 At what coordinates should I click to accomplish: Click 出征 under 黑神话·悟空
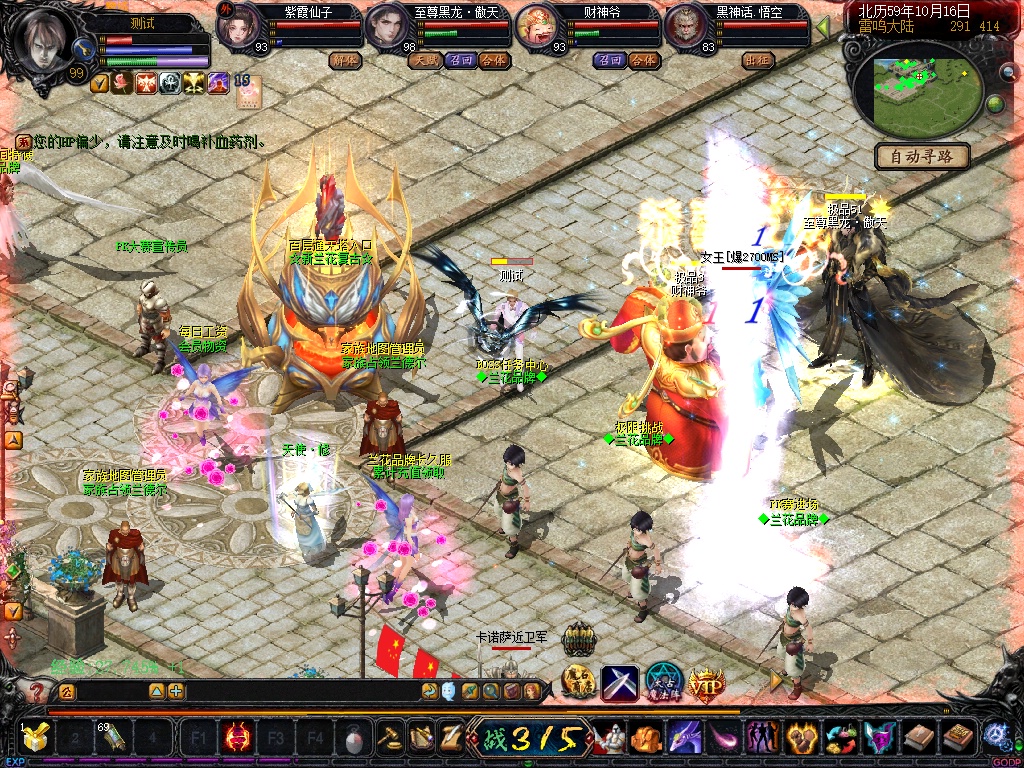tap(758, 60)
